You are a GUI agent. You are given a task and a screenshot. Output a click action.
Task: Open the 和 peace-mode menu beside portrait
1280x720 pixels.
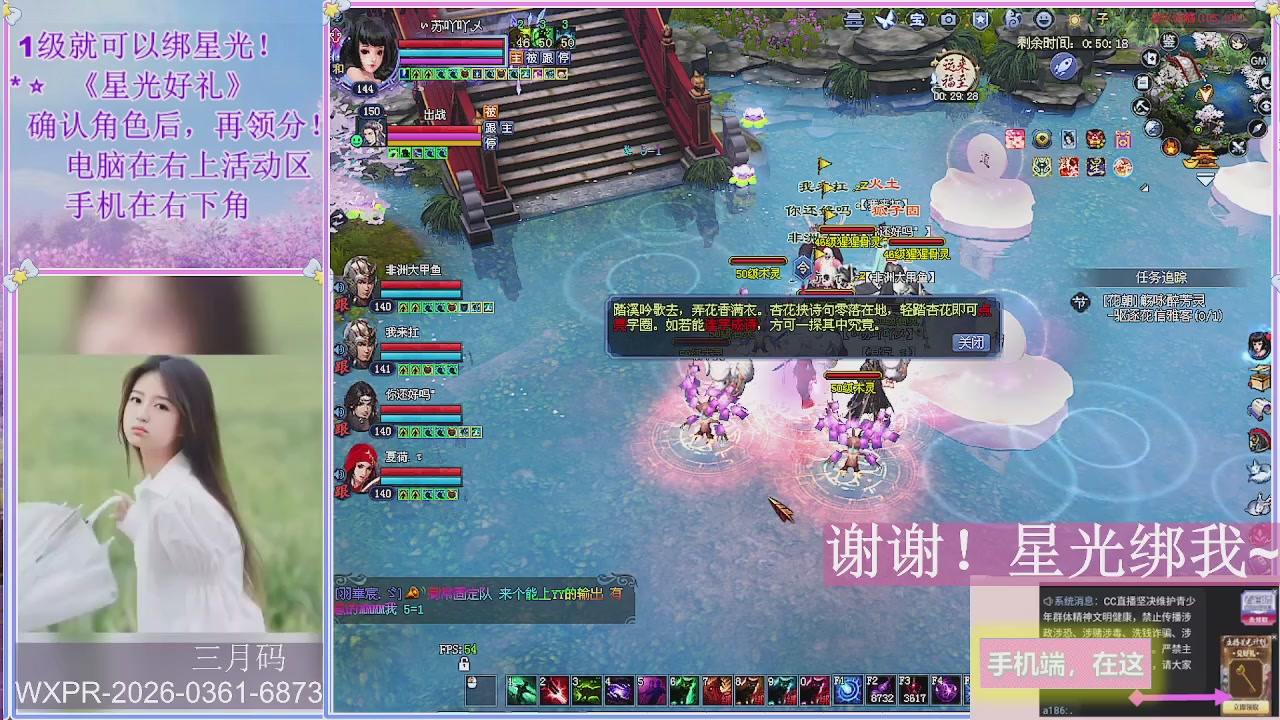point(340,67)
